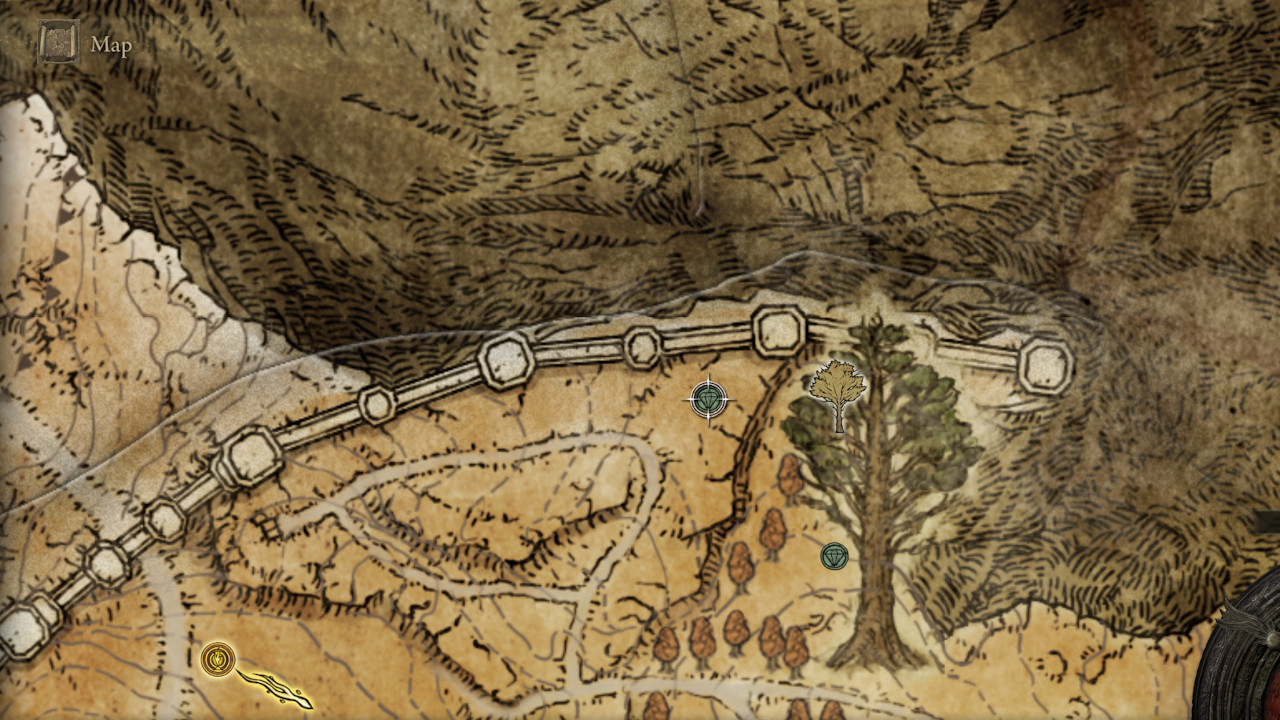
Task: Select the map cursor crosshair reticle
Action: point(708,398)
